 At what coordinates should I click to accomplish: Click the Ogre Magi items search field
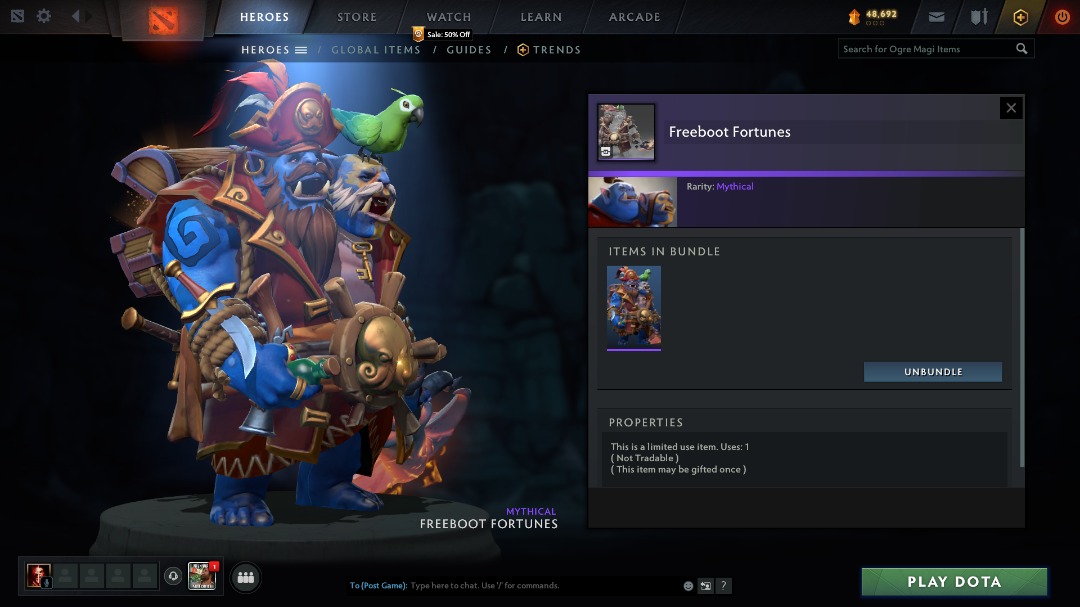926,49
